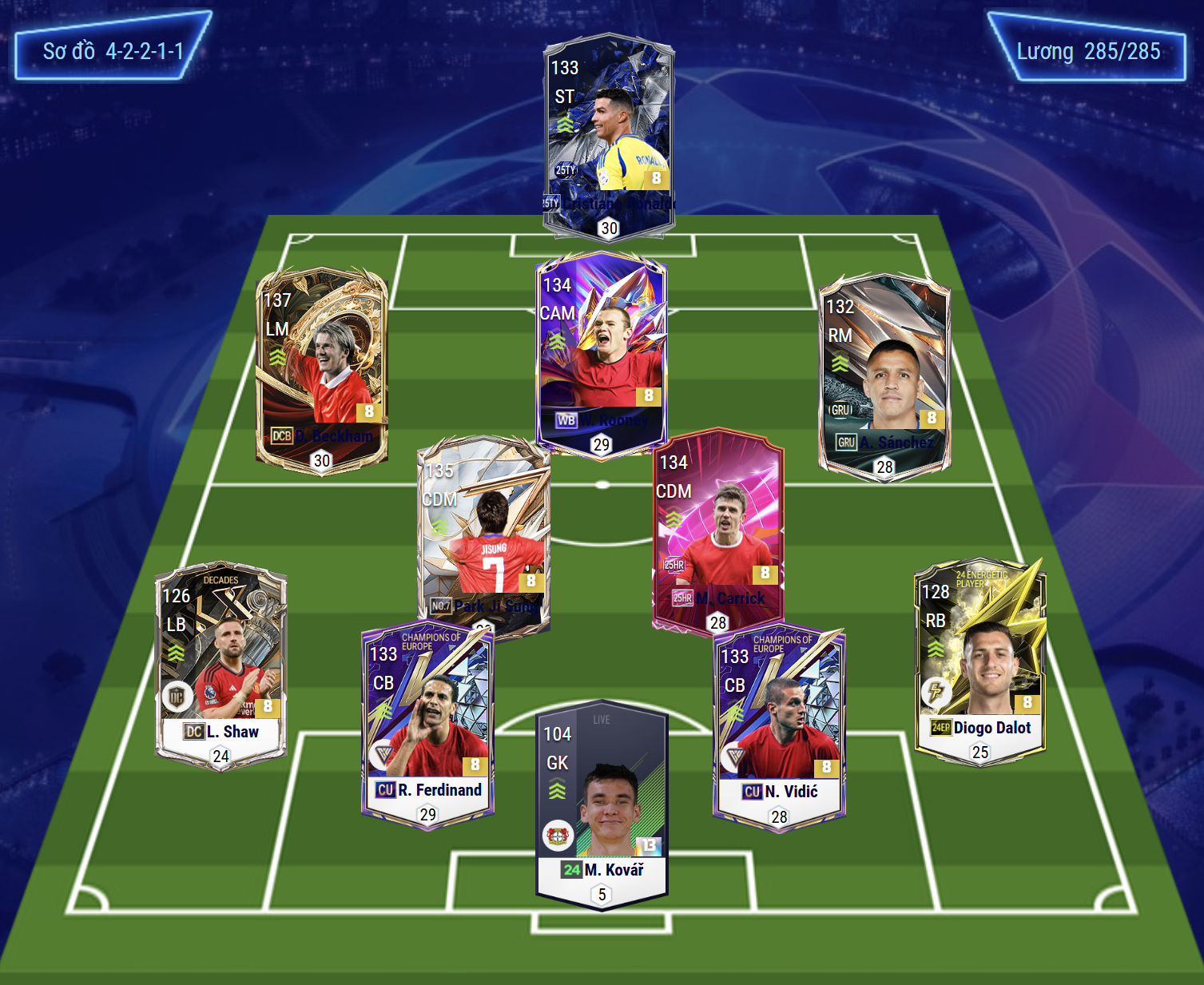Select the M. Carrick CDM card
Viewport: 1204px width, 985px height.
click(x=717, y=531)
